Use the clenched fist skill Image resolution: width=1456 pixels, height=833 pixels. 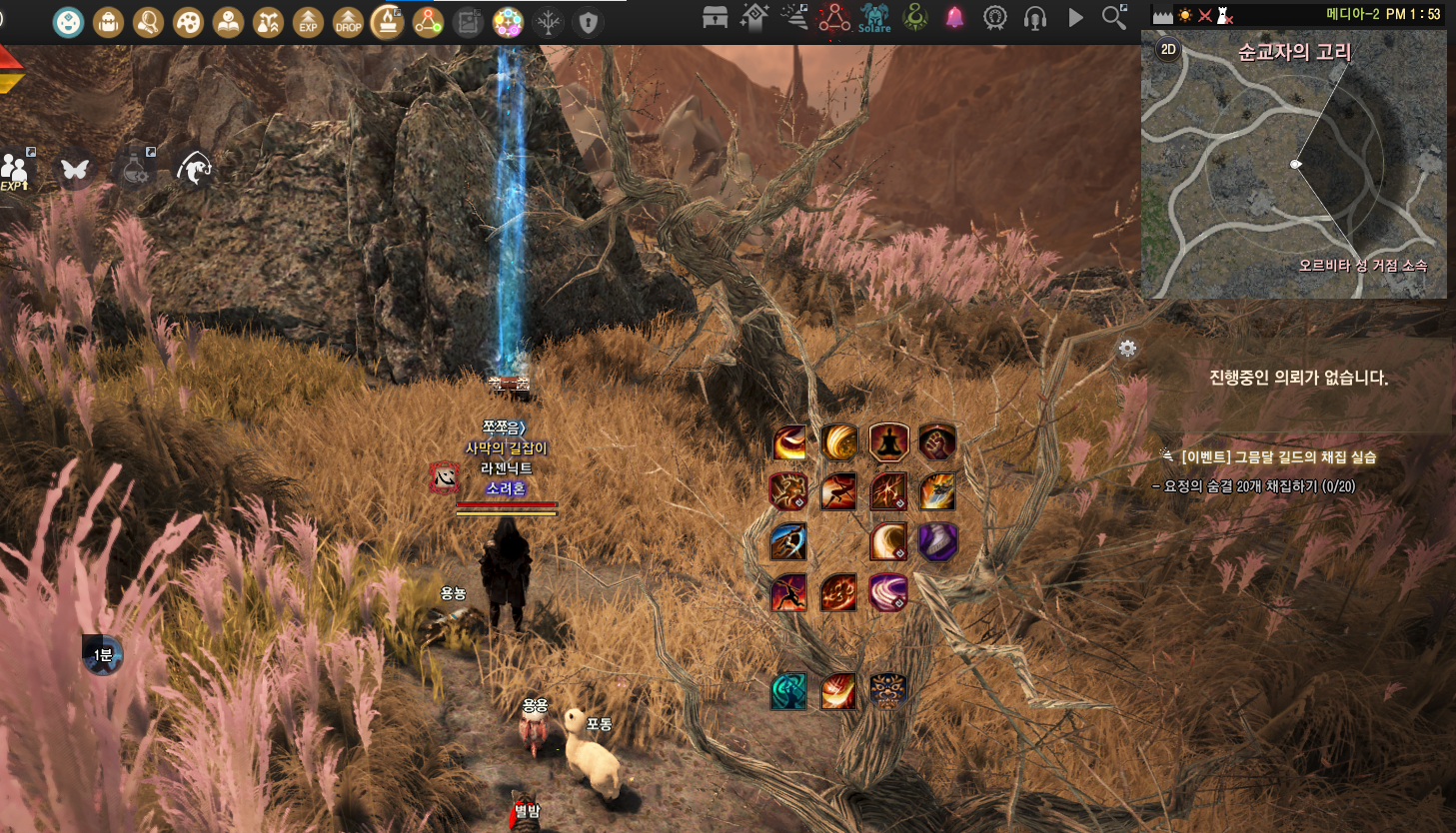point(937,441)
